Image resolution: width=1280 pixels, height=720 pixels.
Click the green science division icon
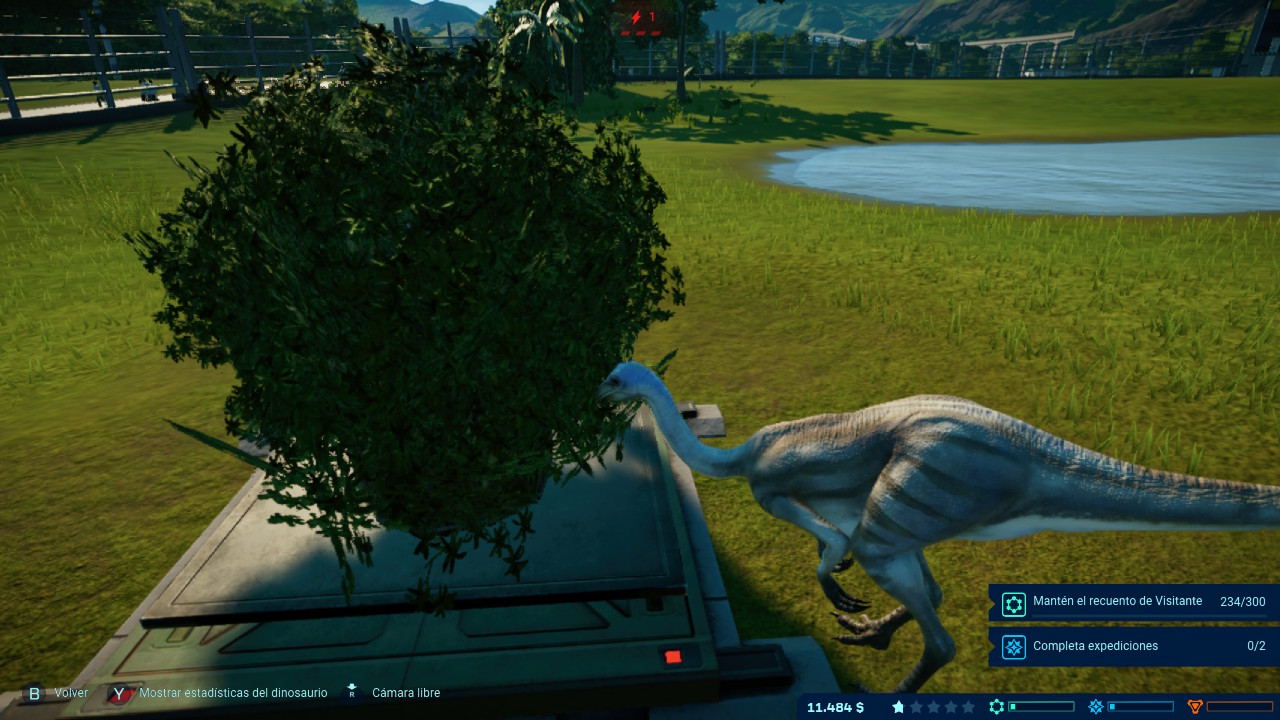click(x=996, y=707)
